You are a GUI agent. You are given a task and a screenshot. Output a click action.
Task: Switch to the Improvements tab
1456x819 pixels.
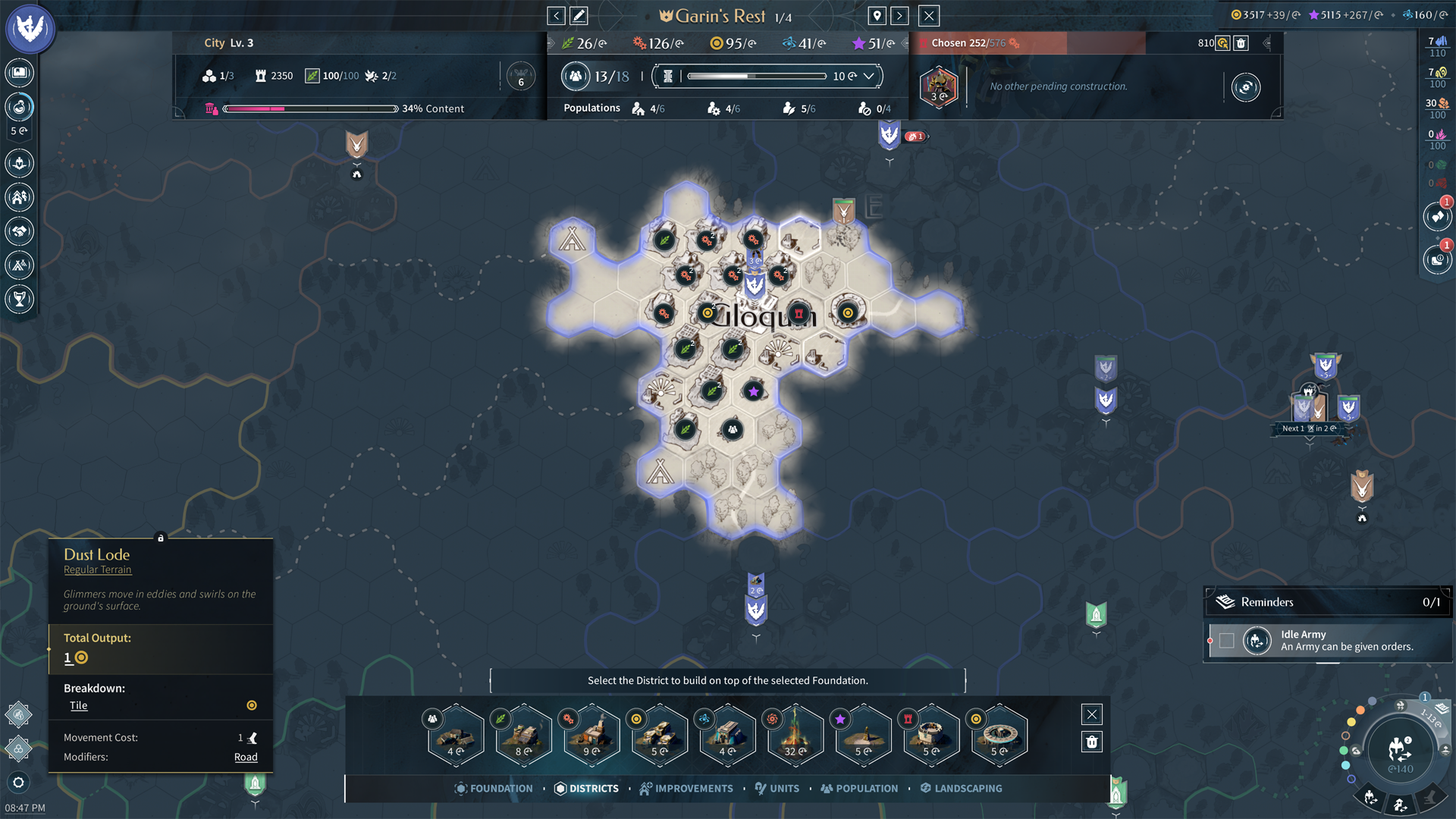pos(686,788)
